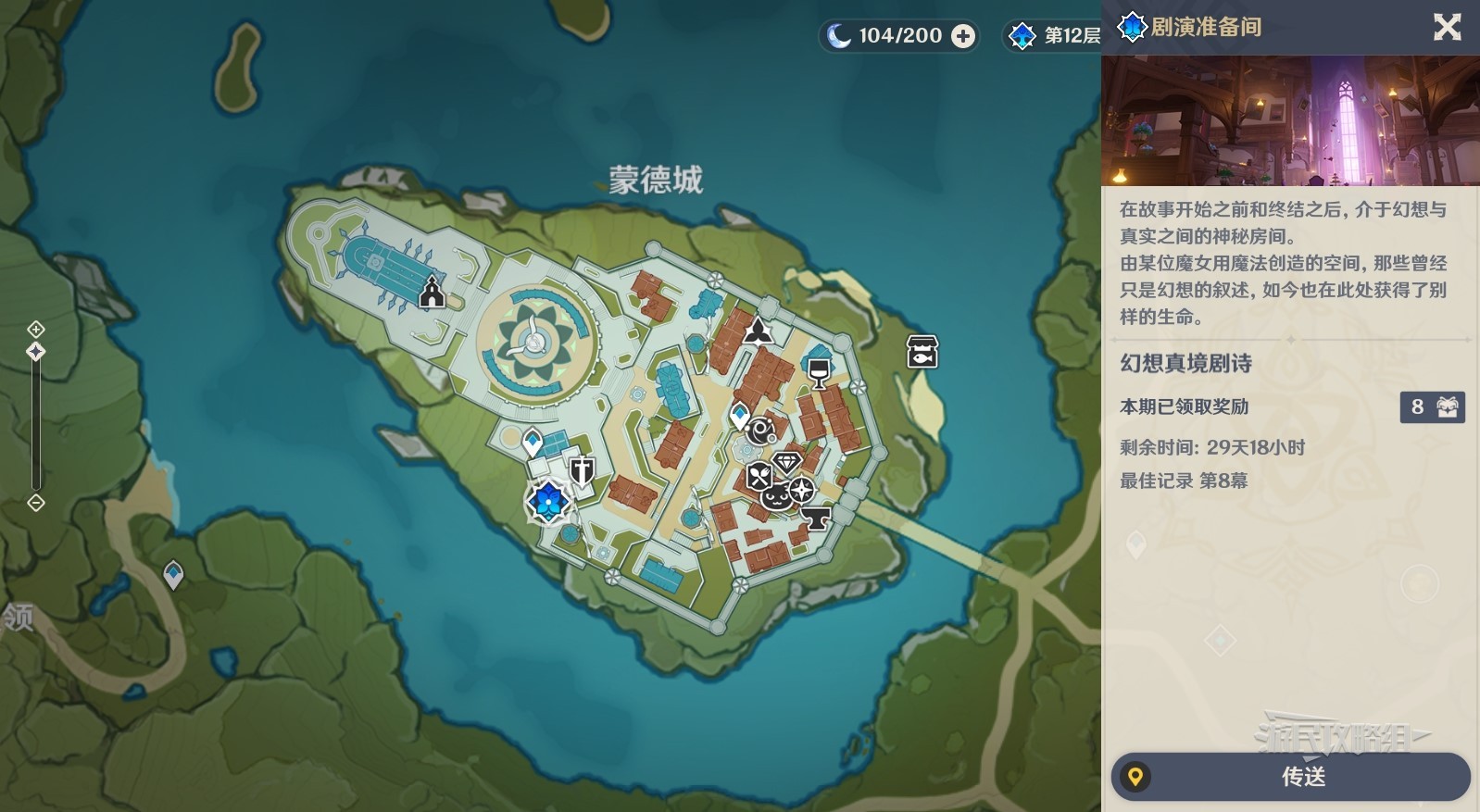Select the Knights shield-and-sword marker

point(582,471)
